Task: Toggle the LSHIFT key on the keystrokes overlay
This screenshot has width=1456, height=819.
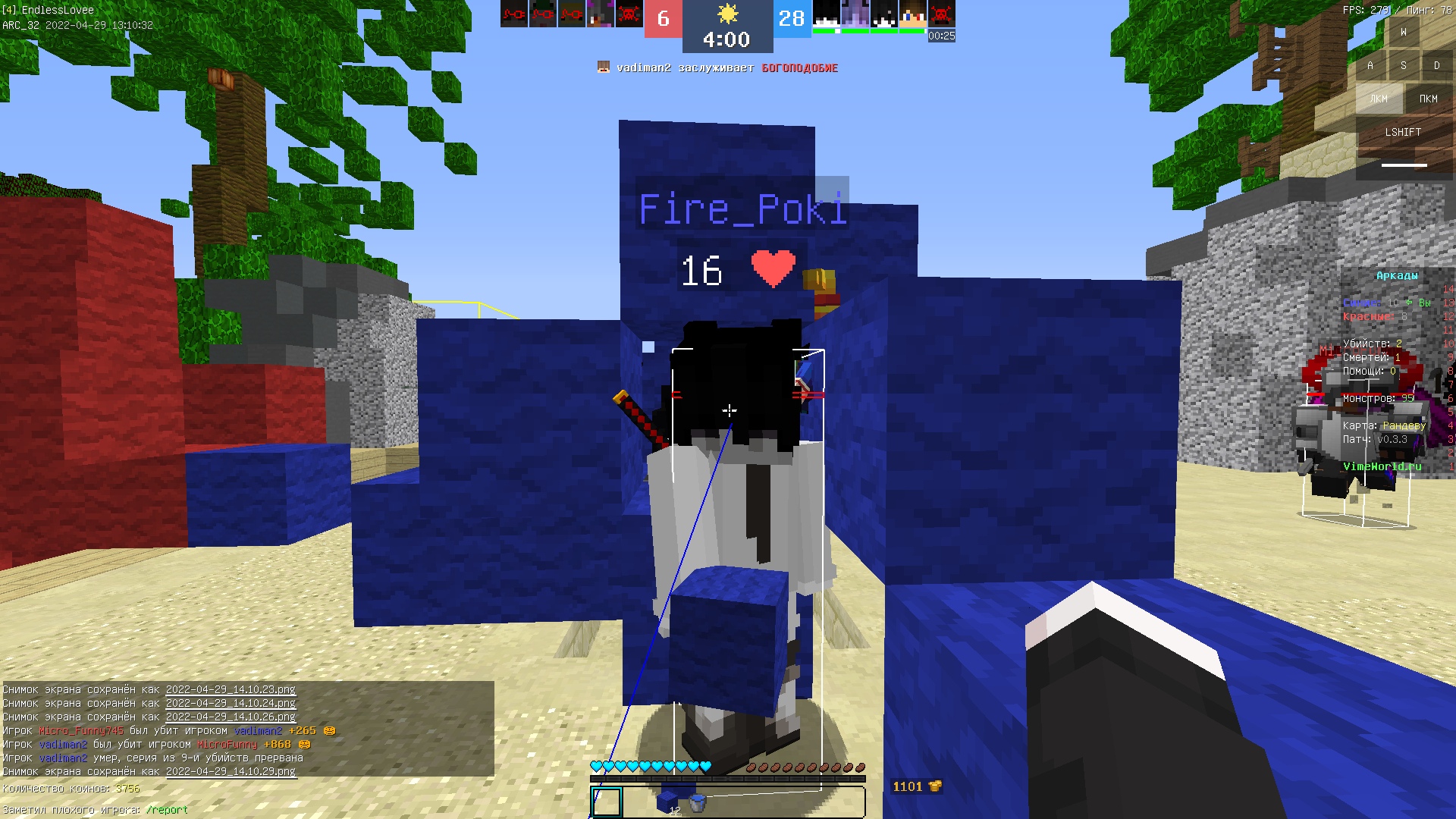Action: [x=1404, y=131]
